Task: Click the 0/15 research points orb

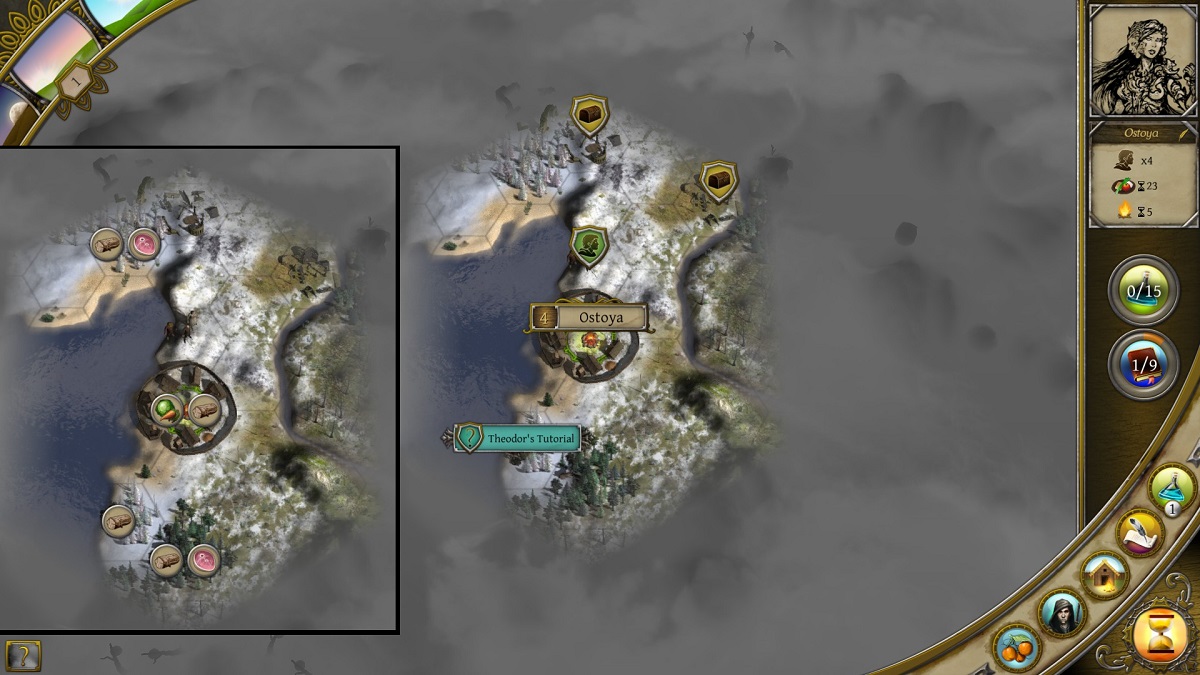Action: [1143, 291]
